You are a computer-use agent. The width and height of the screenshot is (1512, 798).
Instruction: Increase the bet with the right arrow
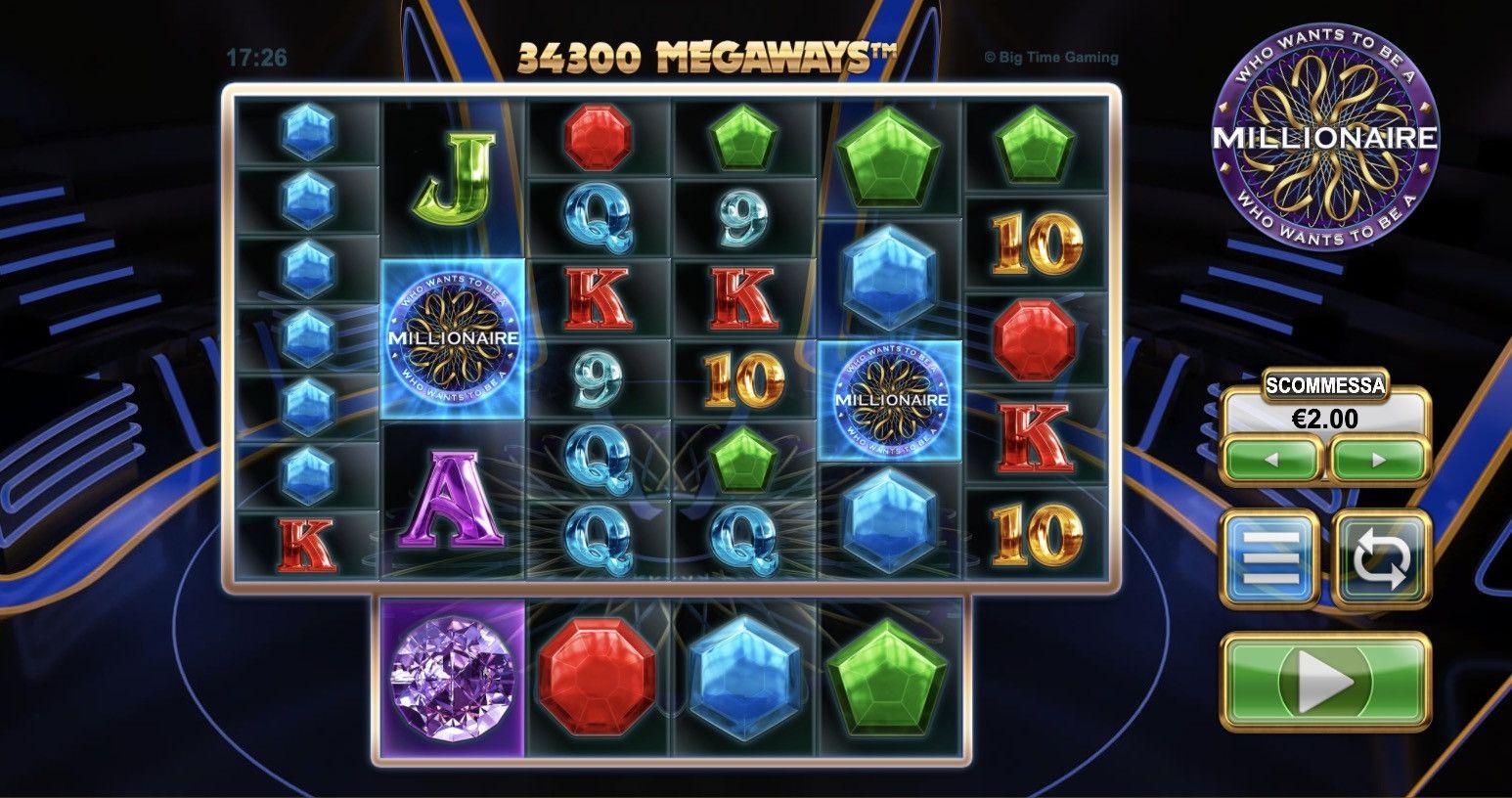[1379, 460]
